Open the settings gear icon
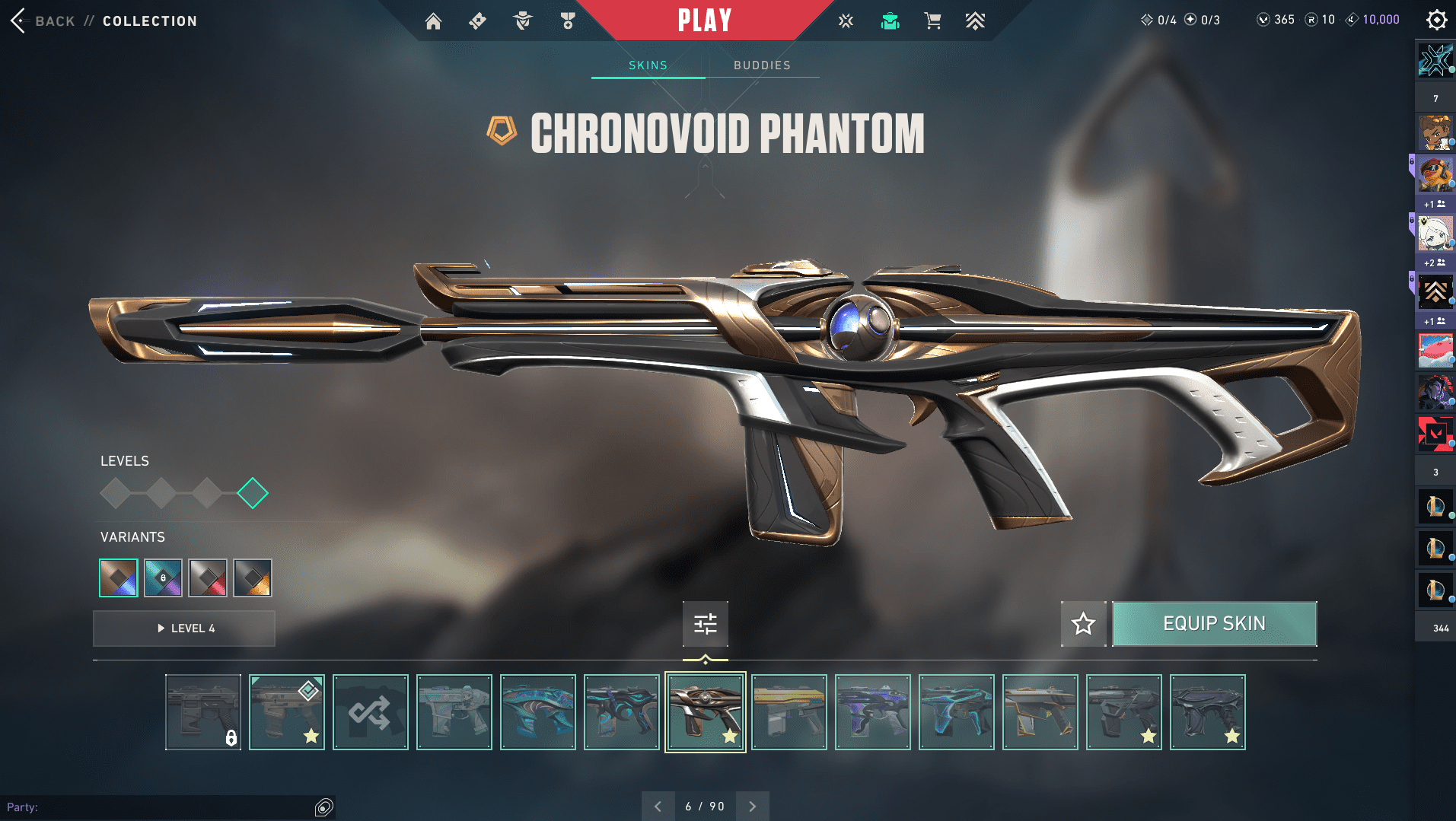This screenshot has height=821, width=1456. click(x=1436, y=20)
